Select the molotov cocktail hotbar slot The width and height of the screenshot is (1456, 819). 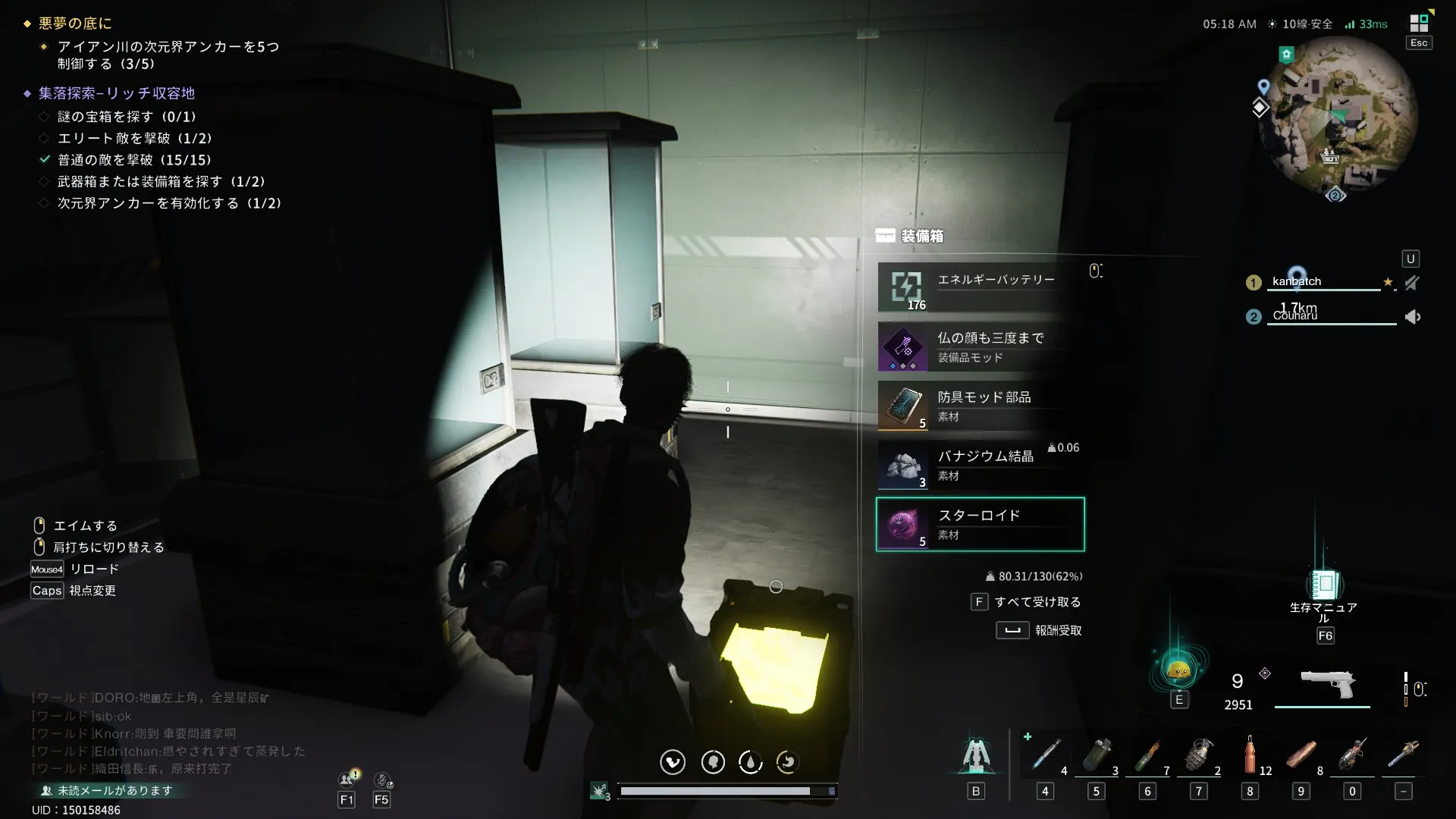coord(1148,755)
